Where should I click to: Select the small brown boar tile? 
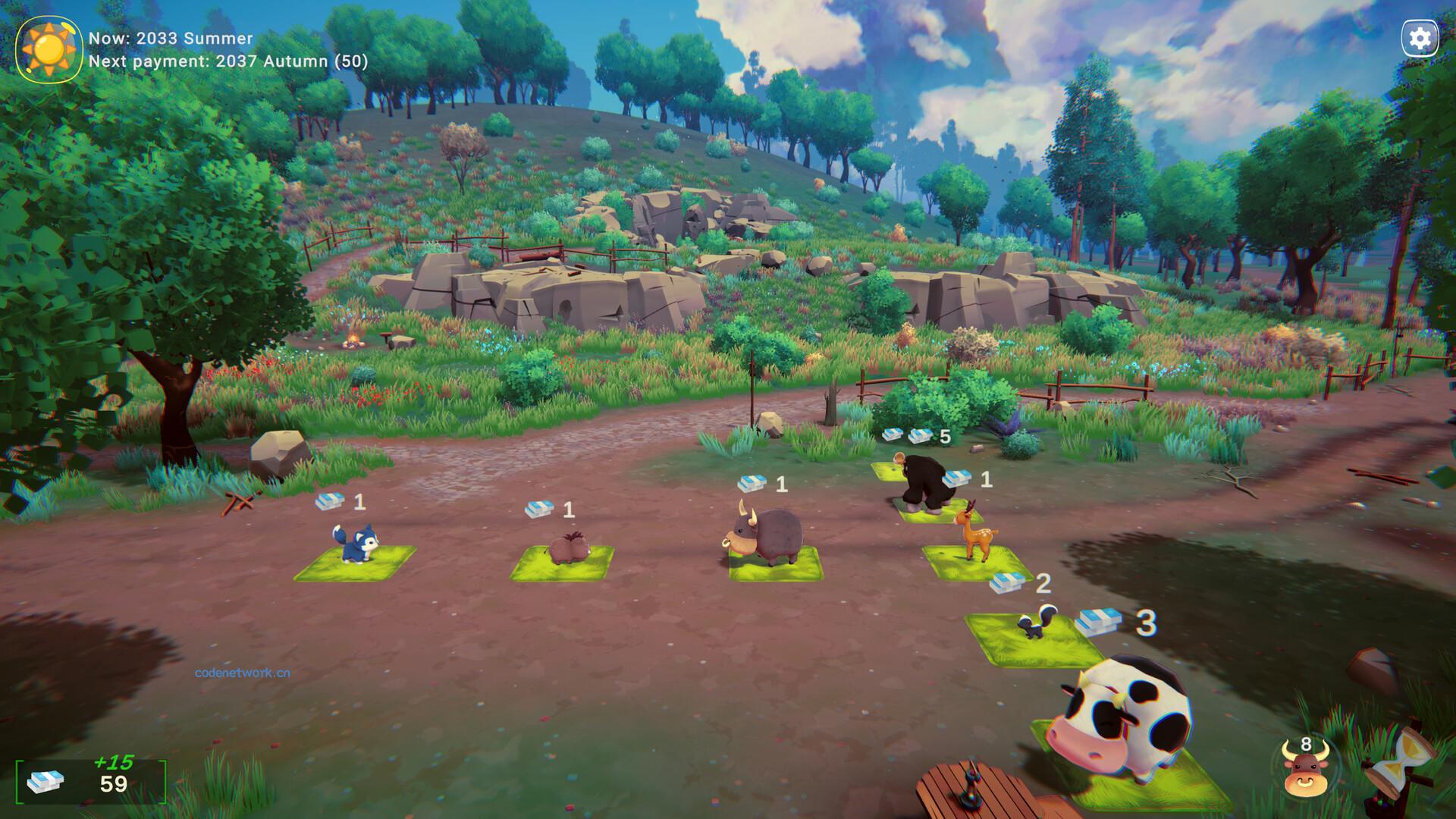coord(563,550)
